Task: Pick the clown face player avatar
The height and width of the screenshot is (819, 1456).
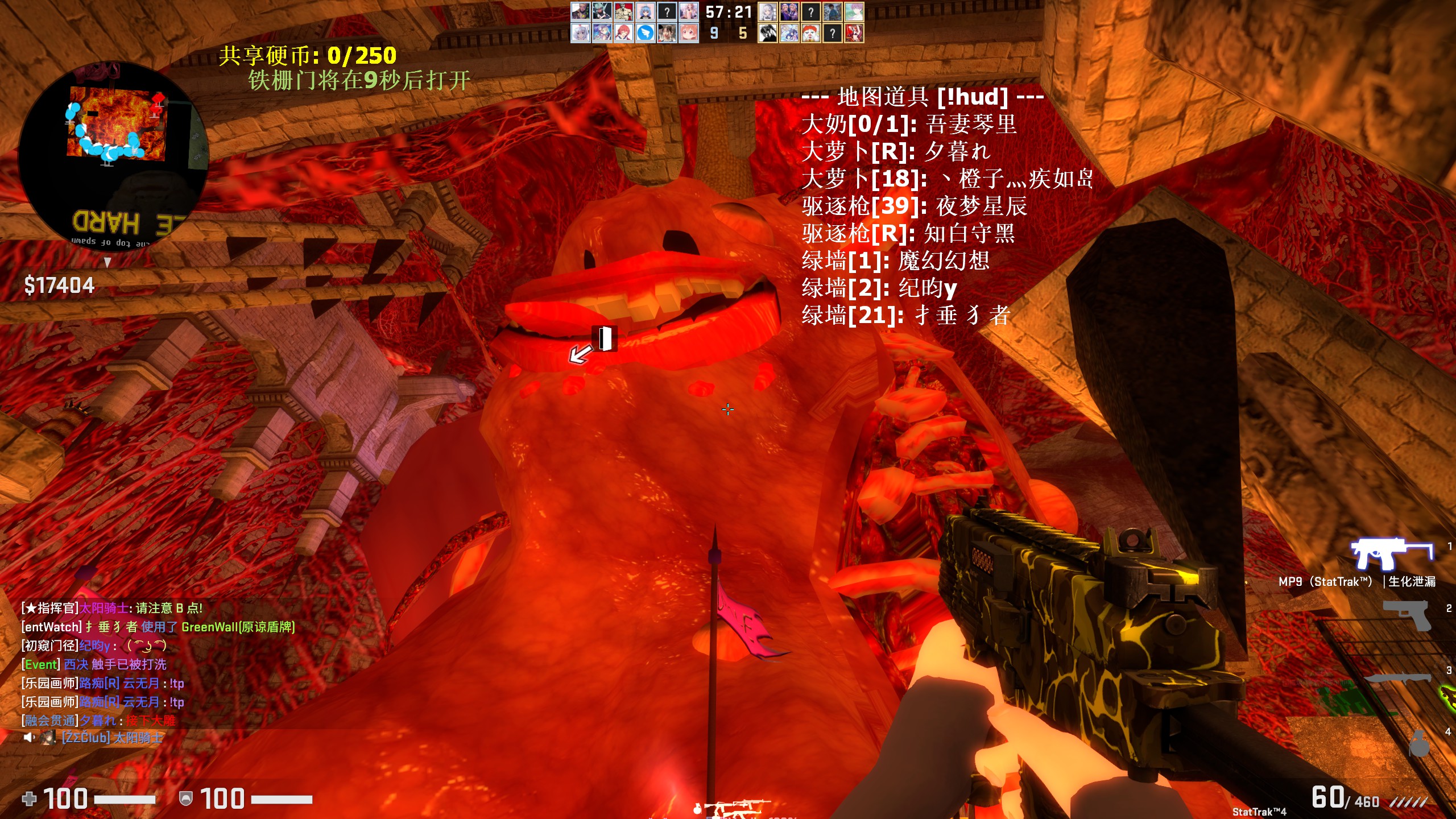Action: coord(810,33)
